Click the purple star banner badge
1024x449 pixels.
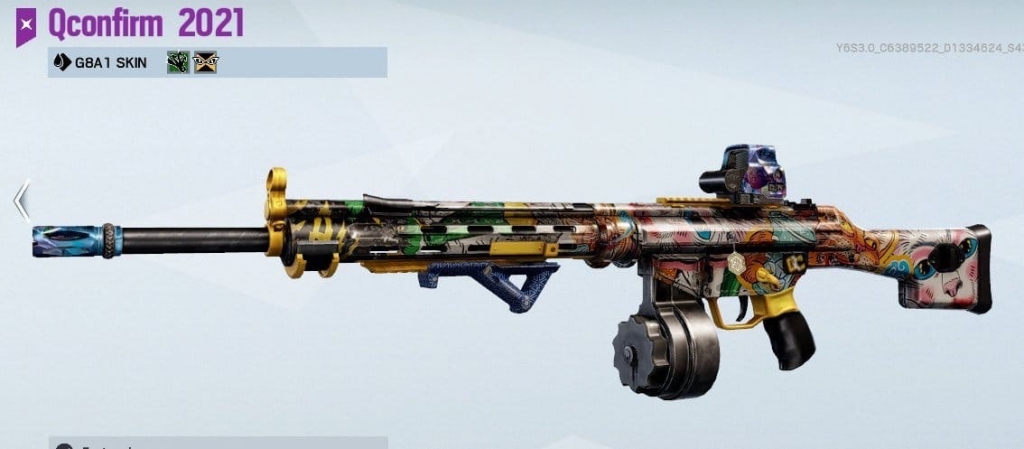[x=26, y=25]
